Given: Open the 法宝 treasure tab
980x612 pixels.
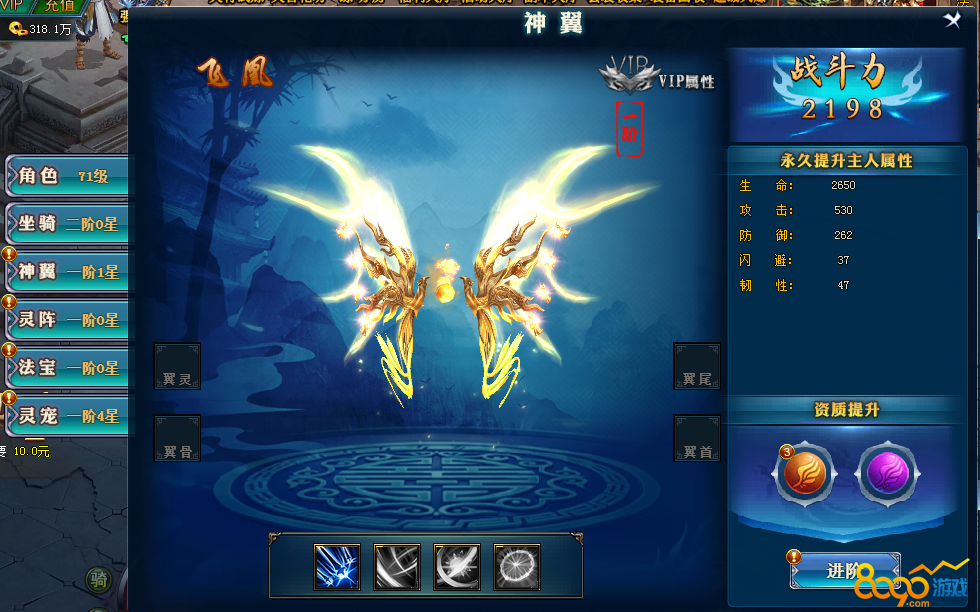Looking at the screenshot, I should coord(66,367).
